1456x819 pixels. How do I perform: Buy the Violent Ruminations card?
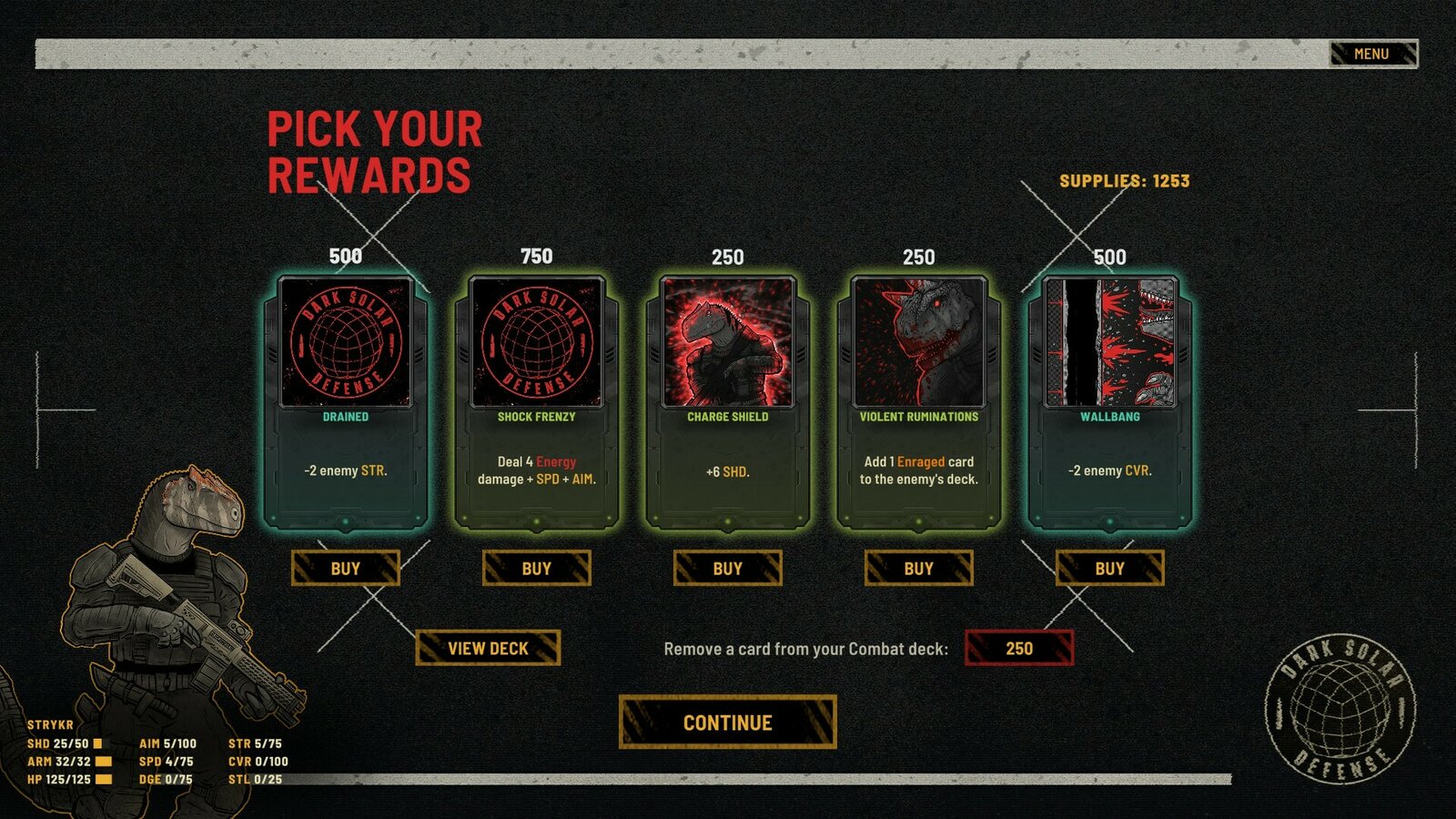coord(919,568)
